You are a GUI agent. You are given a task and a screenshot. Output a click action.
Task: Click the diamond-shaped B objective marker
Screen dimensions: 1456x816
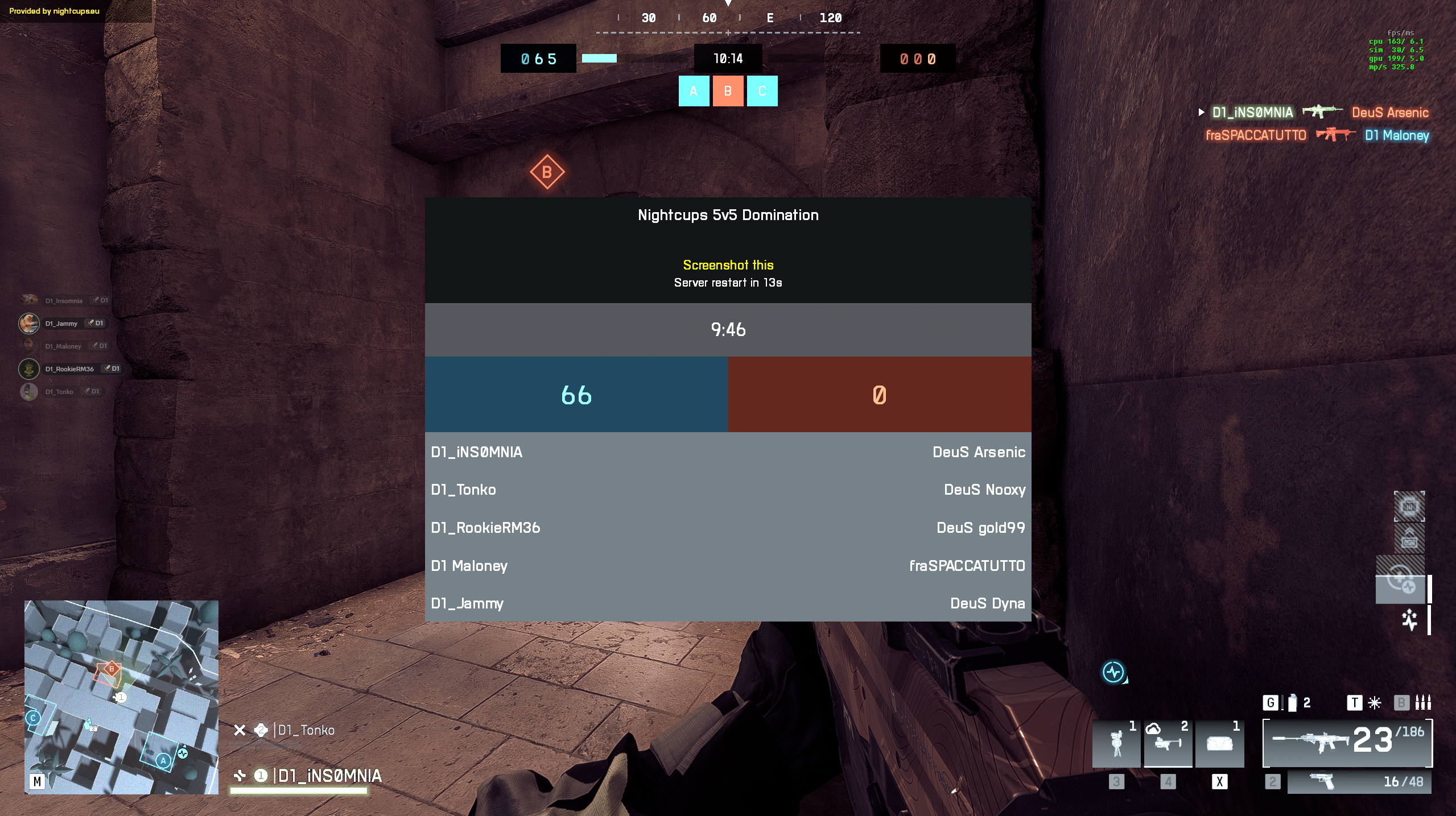pyautogui.click(x=547, y=172)
